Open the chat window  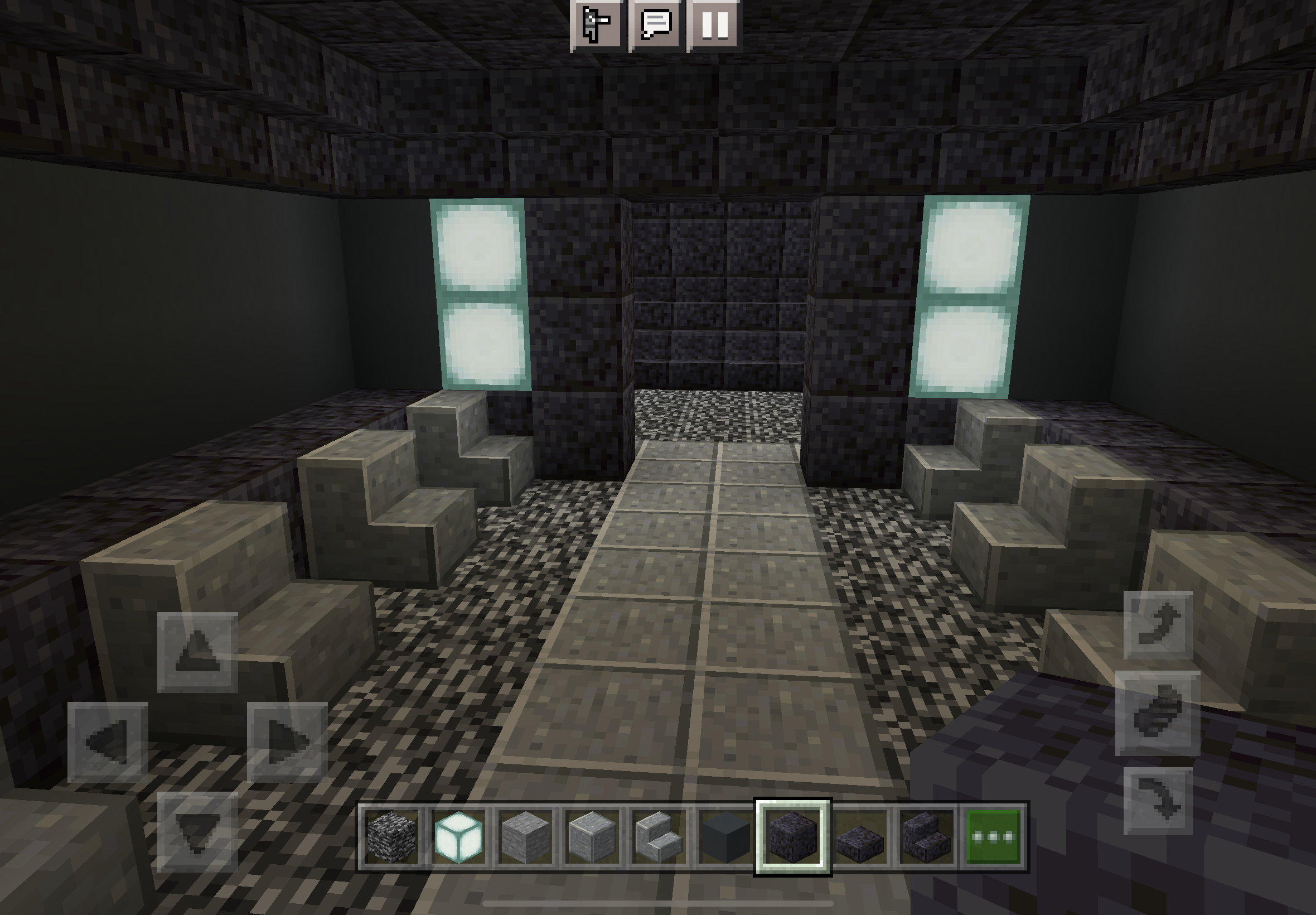tap(656, 24)
